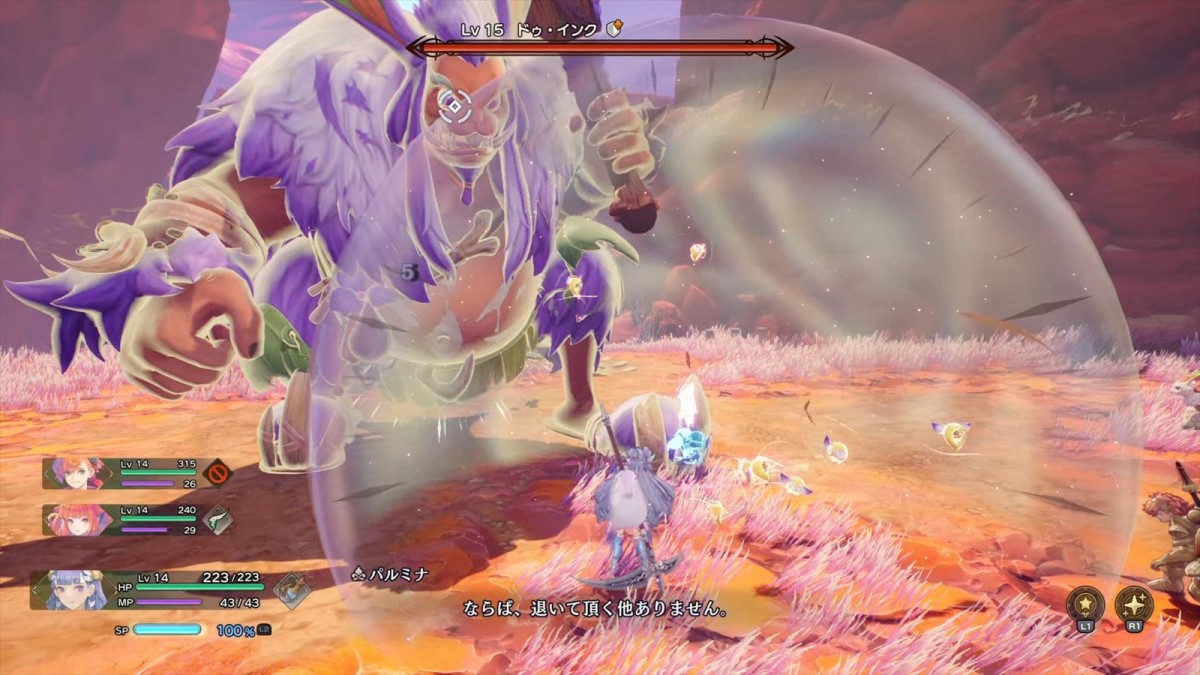This screenshot has width=1200, height=675.
Task: Open the single star ring menu
Action: pyautogui.click(x=1085, y=604)
